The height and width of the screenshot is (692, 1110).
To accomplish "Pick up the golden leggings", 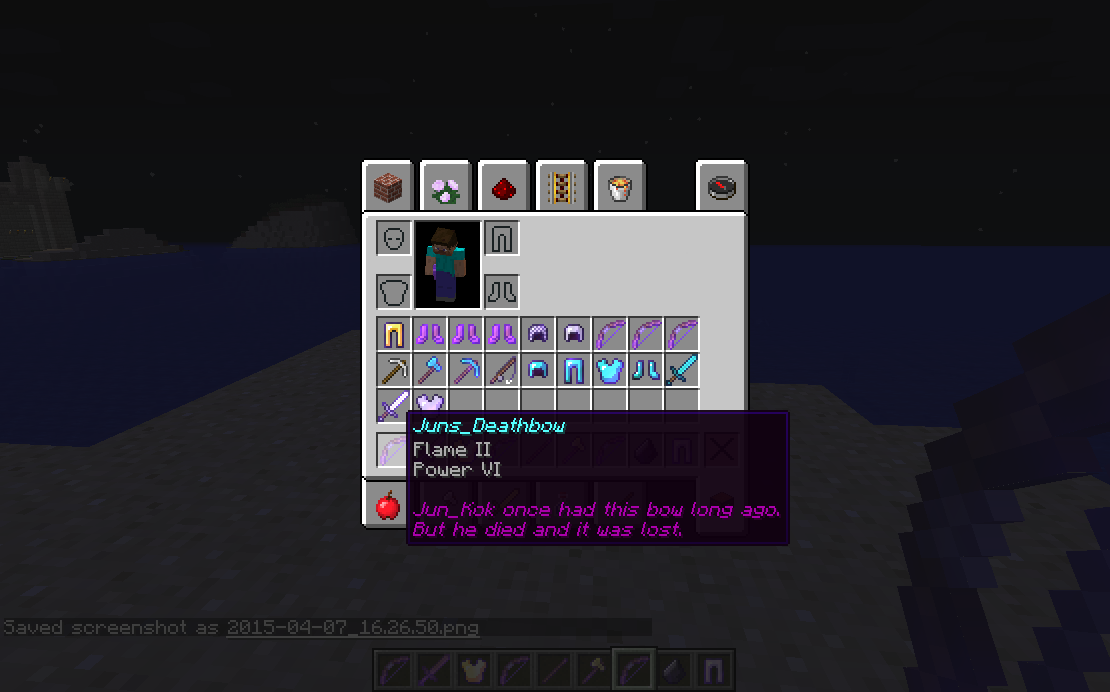I will [x=394, y=335].
